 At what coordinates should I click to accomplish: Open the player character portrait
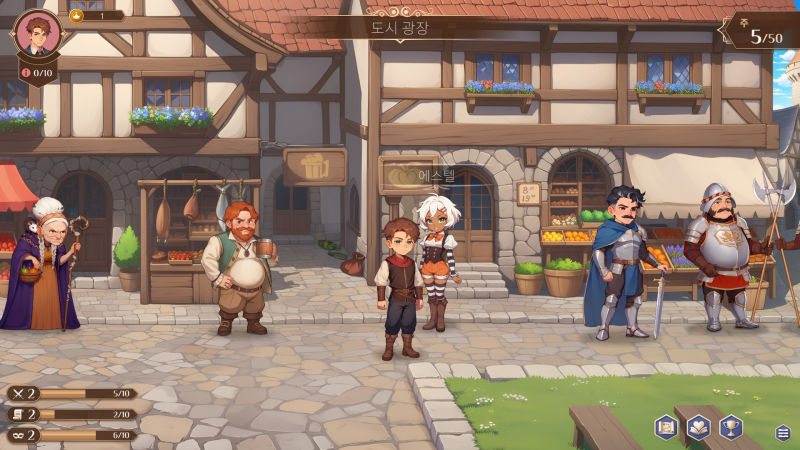point(38,34)
